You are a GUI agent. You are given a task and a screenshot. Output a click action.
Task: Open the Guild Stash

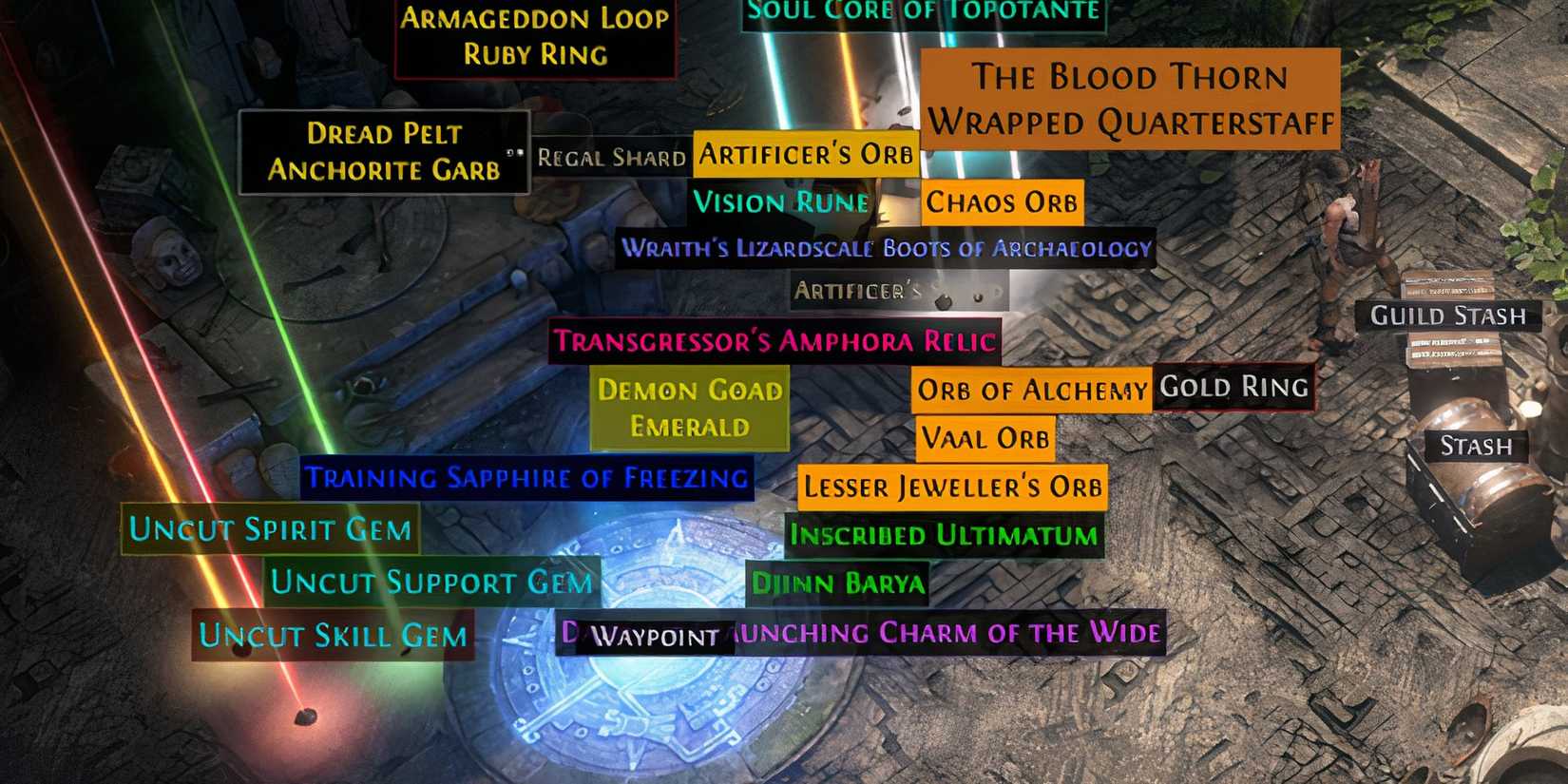1448,316
